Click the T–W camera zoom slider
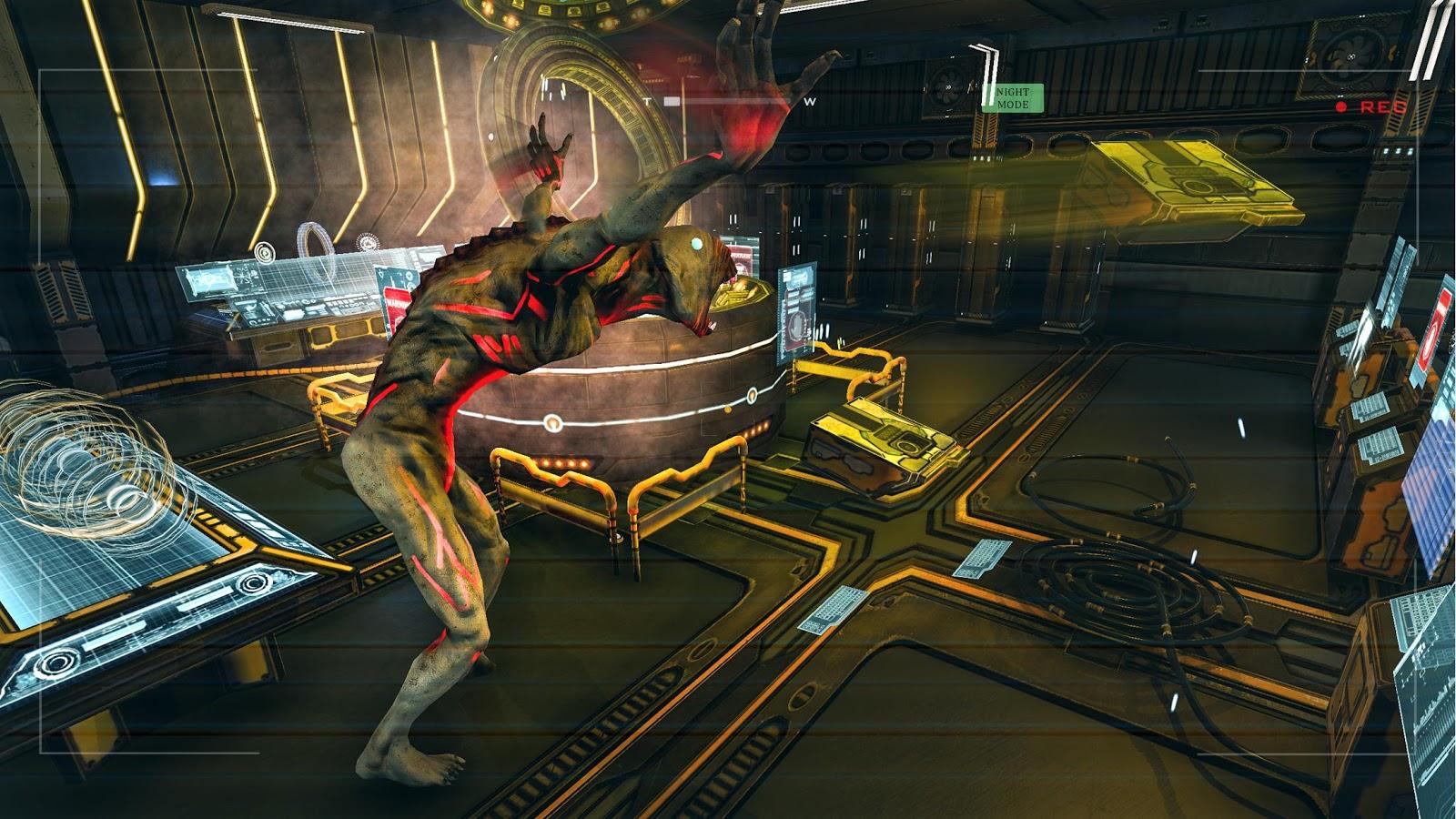This screenshot has height=819, width=1456. click(728, 102)
